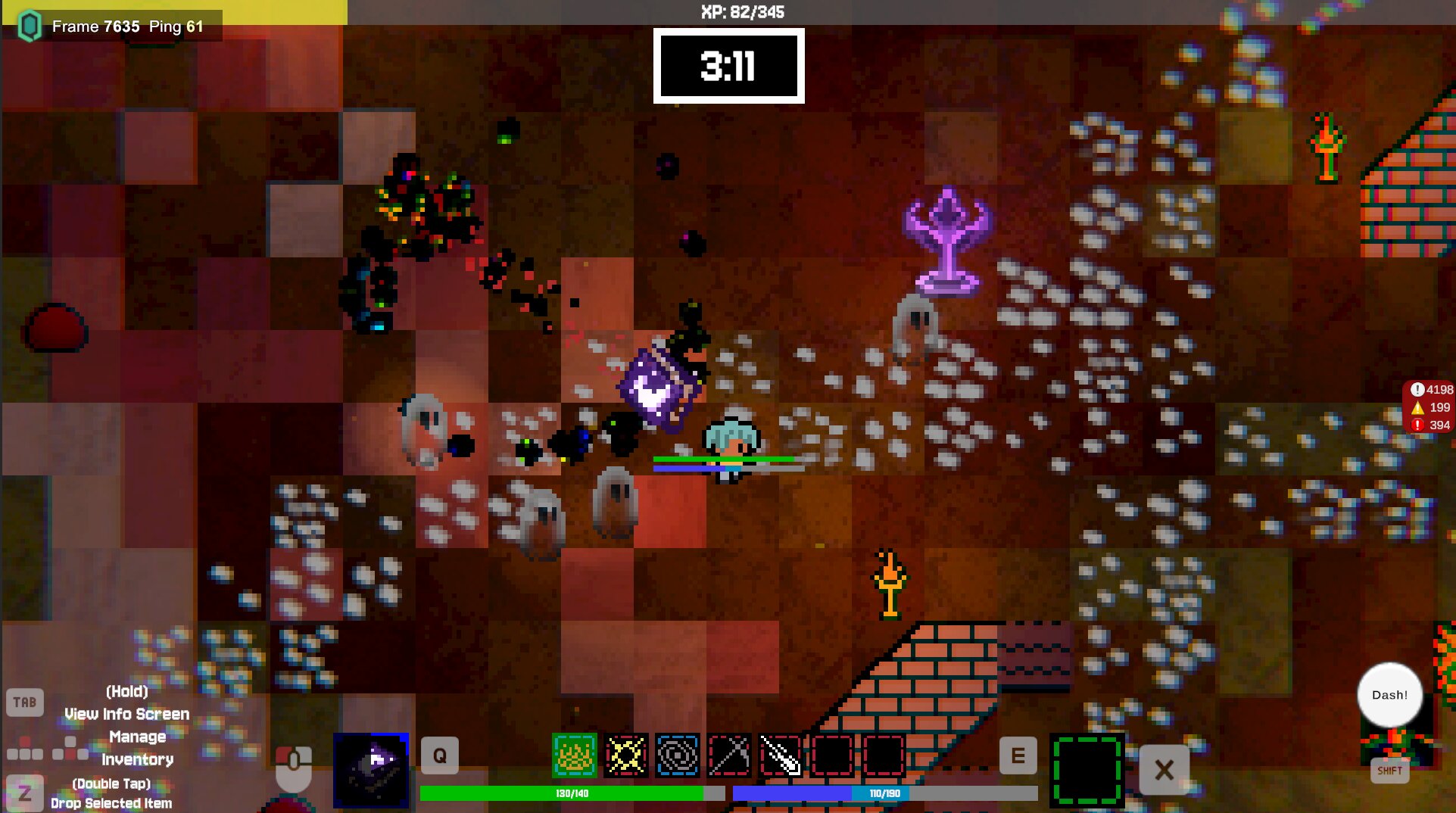
Task: Select the white dagger item slot
Action: coord(781,755)
